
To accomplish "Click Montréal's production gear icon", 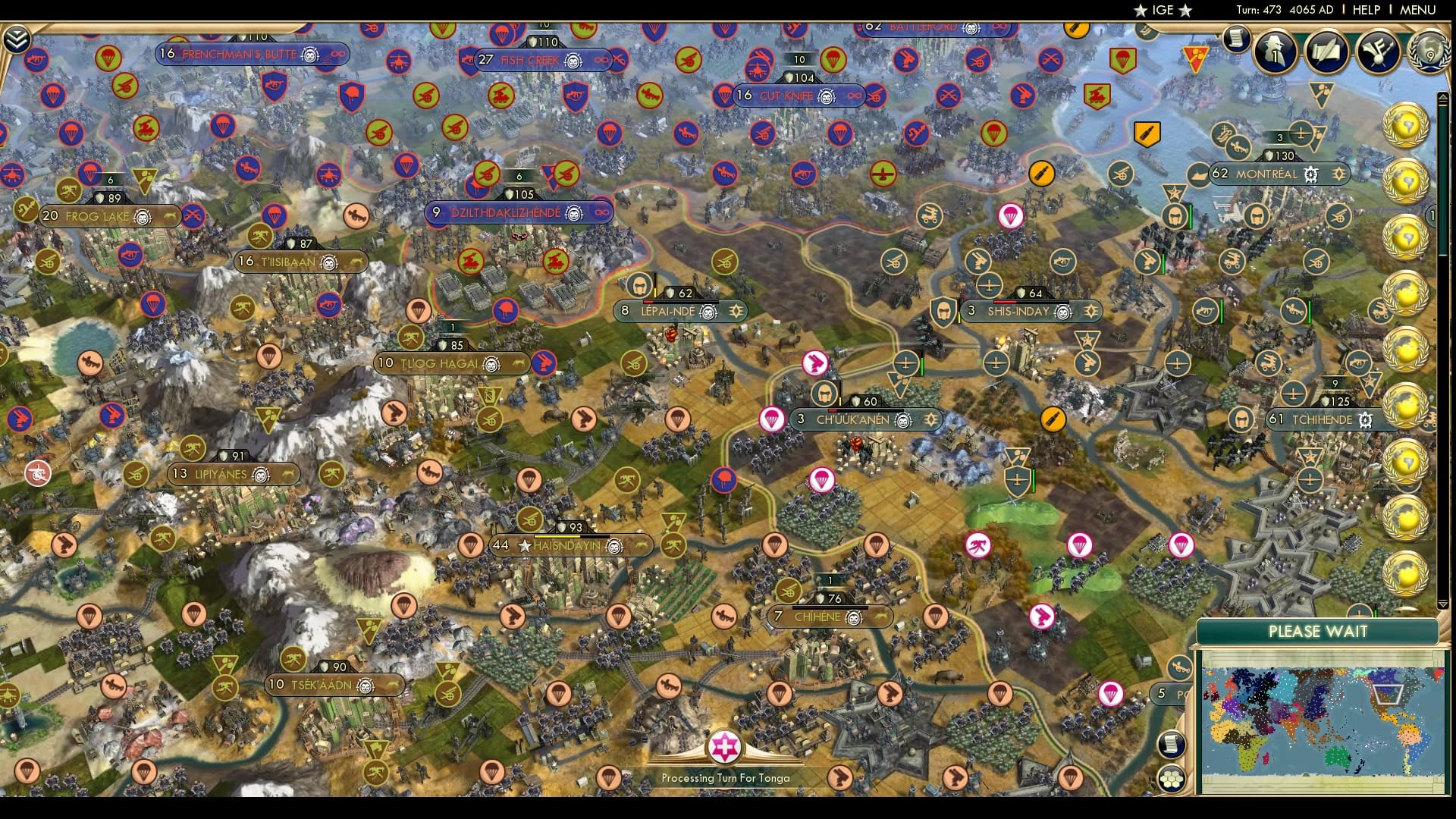I will click(1310, 175).
